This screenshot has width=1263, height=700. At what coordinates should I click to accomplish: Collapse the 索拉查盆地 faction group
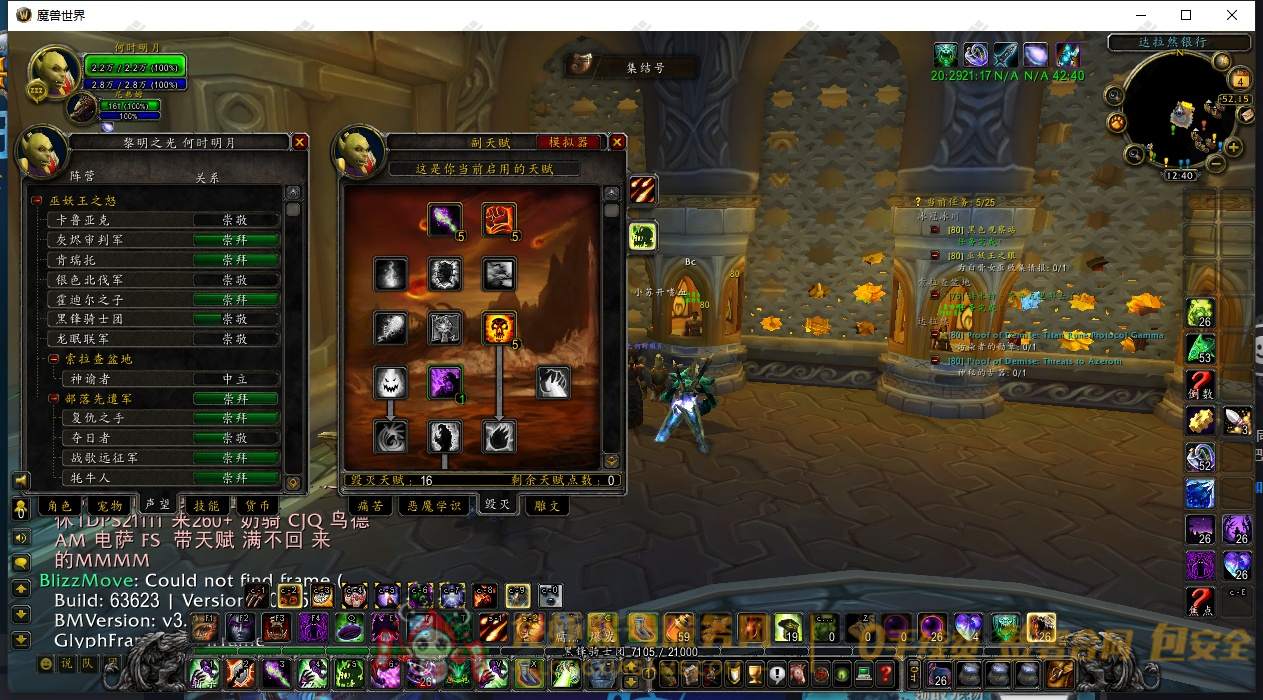(x=54, y=358)
